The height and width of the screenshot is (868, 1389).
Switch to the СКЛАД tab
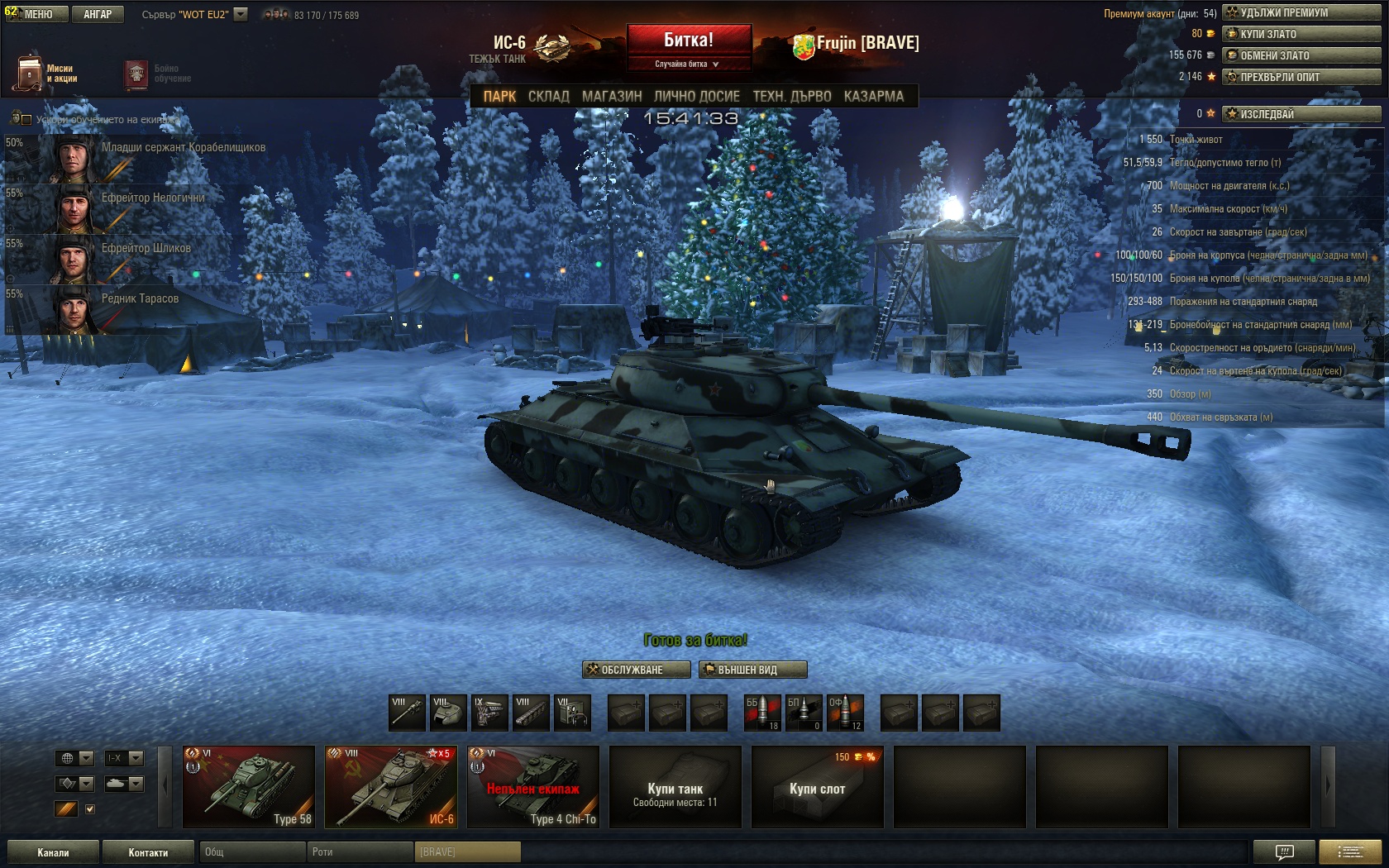[548, 96]
